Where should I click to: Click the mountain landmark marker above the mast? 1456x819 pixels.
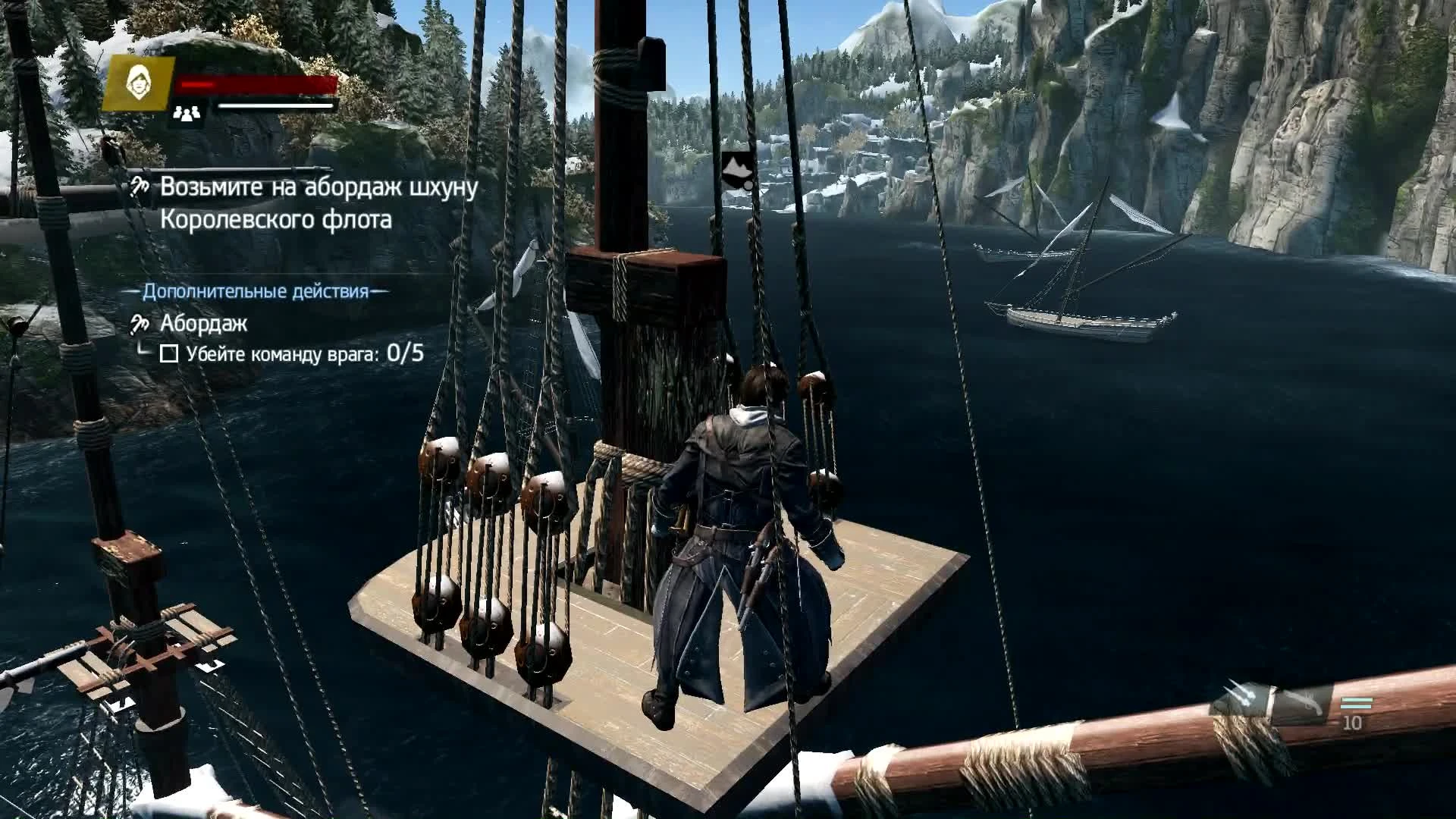click(x=736, y=165)
